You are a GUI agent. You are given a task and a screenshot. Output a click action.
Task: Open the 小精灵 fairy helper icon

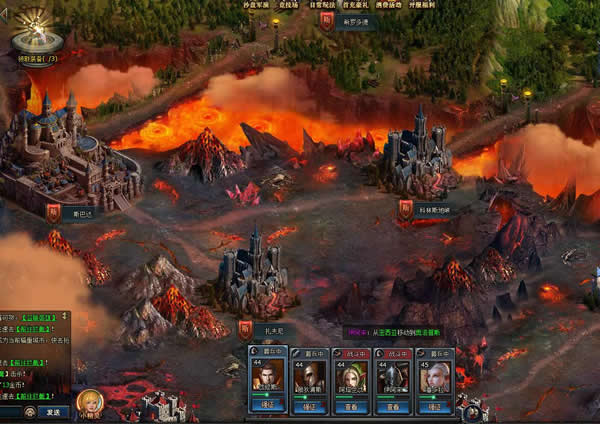(x=90, y=403)
